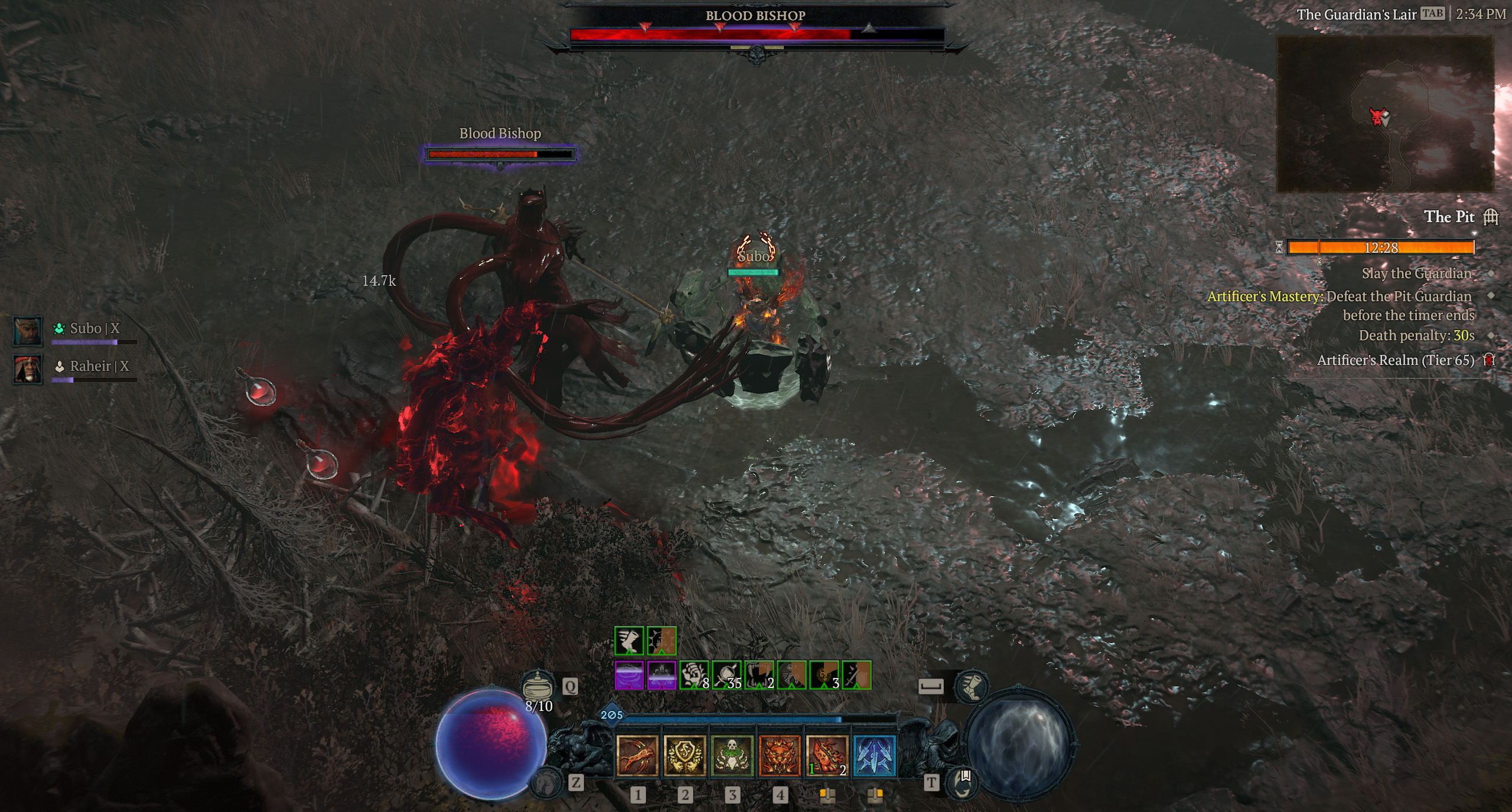1512x812 pixels.
Task: Inspect the buff icon showing 35 stacks
Action: [x=726, y=675]
